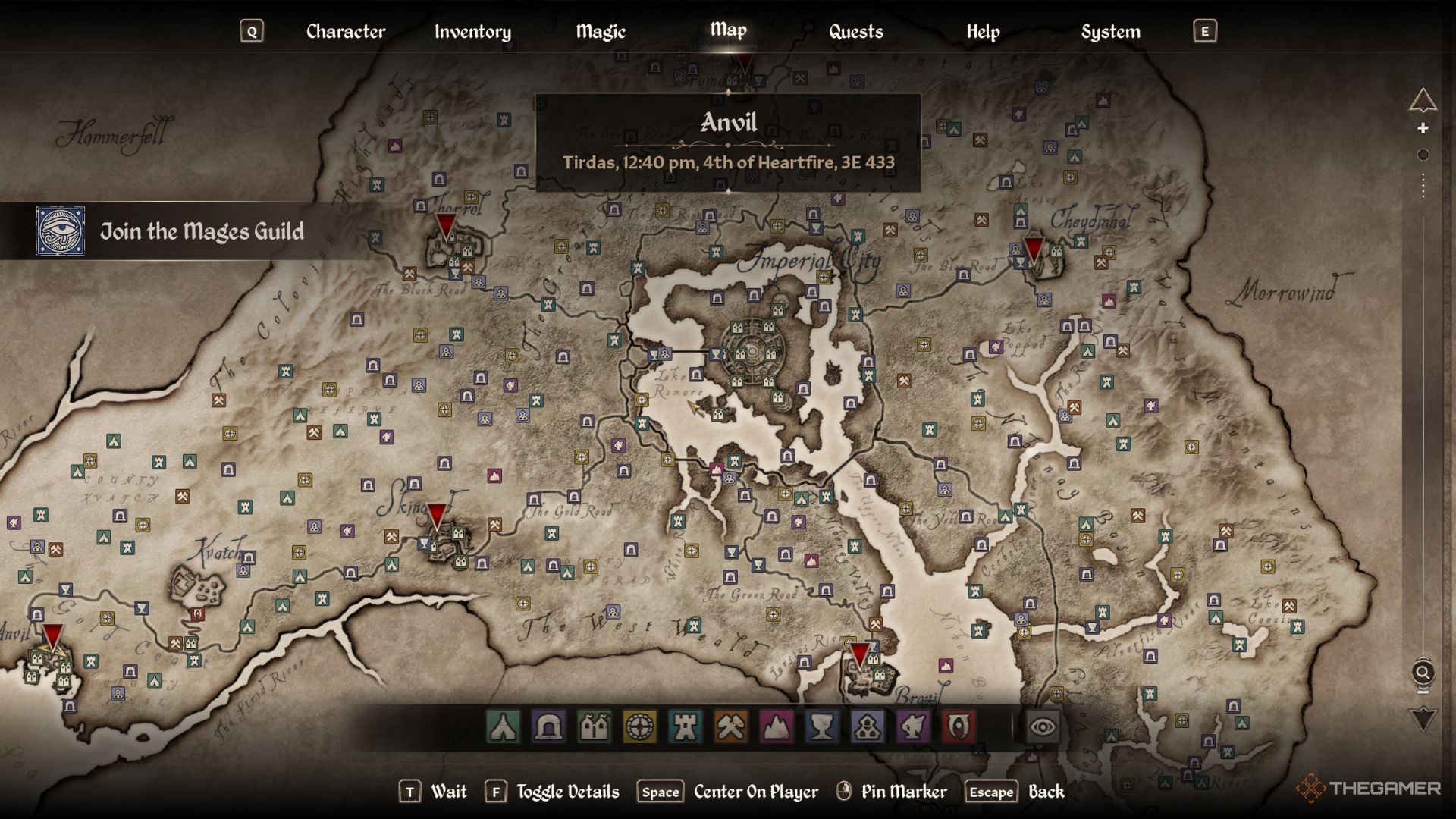Click the eye icon to toggle all markers
The height and width of the screenshot is (819, 1456).
(1043, 727)
